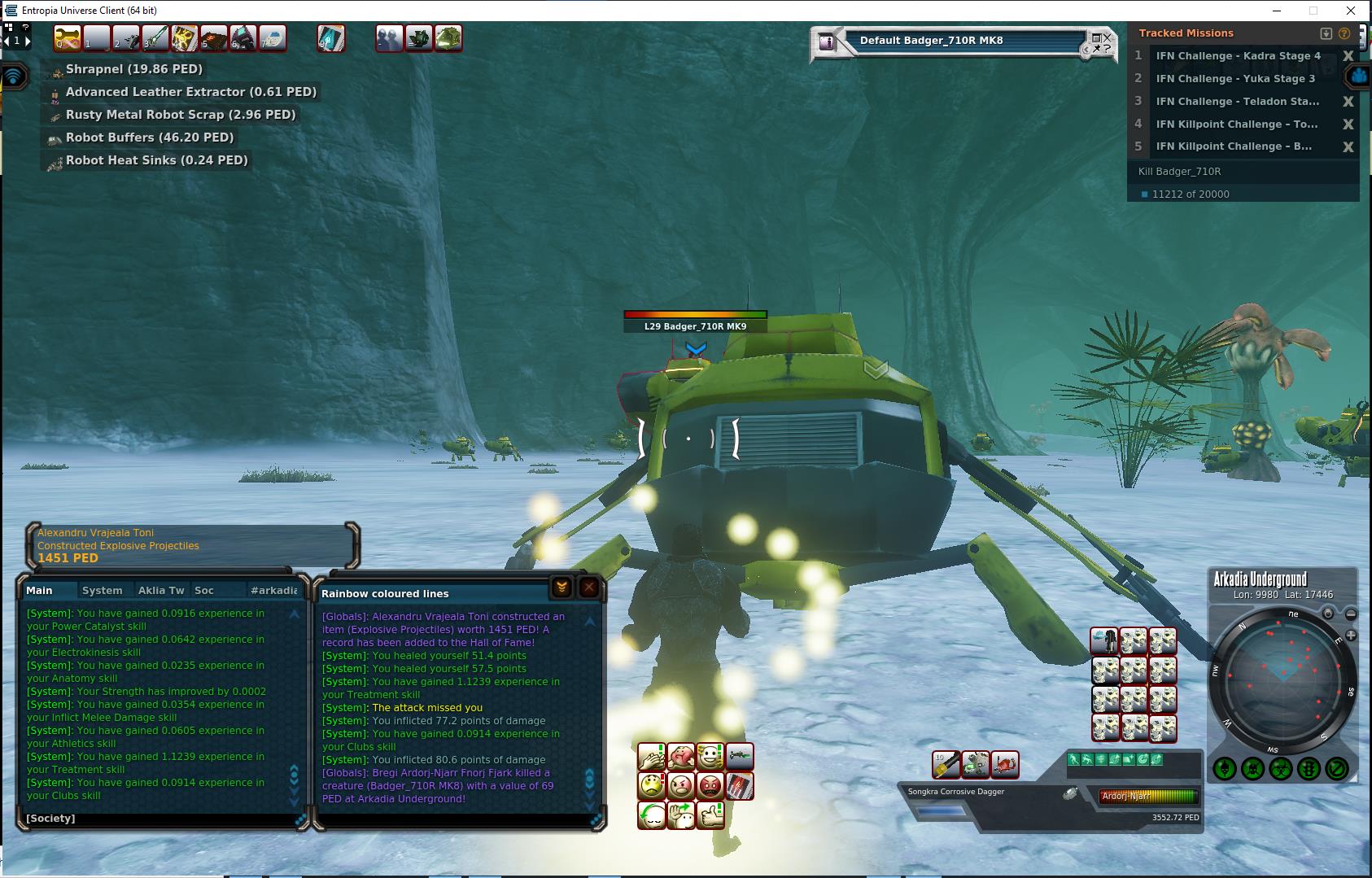The height and width of the screenshot is (878, 1372).
Task: Close the Entropia Universe Client window
Action: tap(1351, 11)
